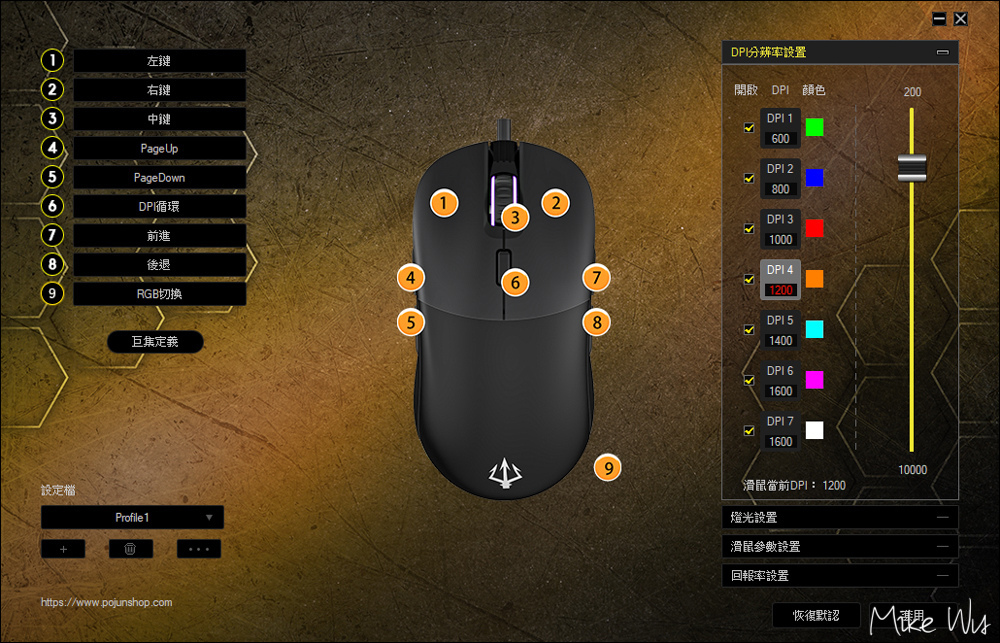Expand the 燈光設置 lighting section
This screenshot has height=643, width=1000.
click(x=839, y=517)
